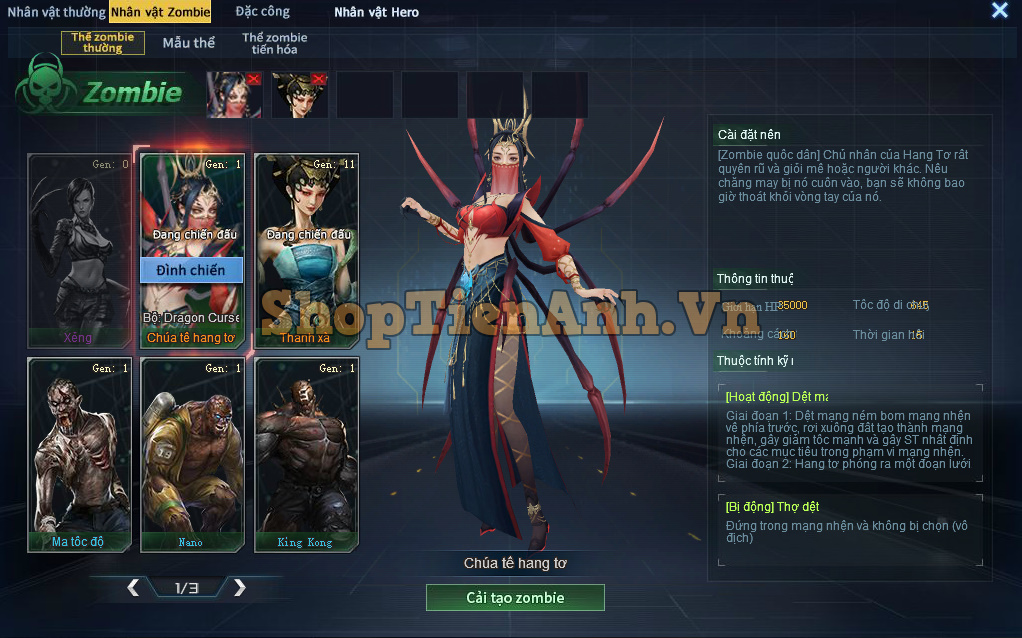Select the Xẻng zombie card
The width and height of the screenshot is (1022, 638).
pyautogui.click(x=78, y=250)
